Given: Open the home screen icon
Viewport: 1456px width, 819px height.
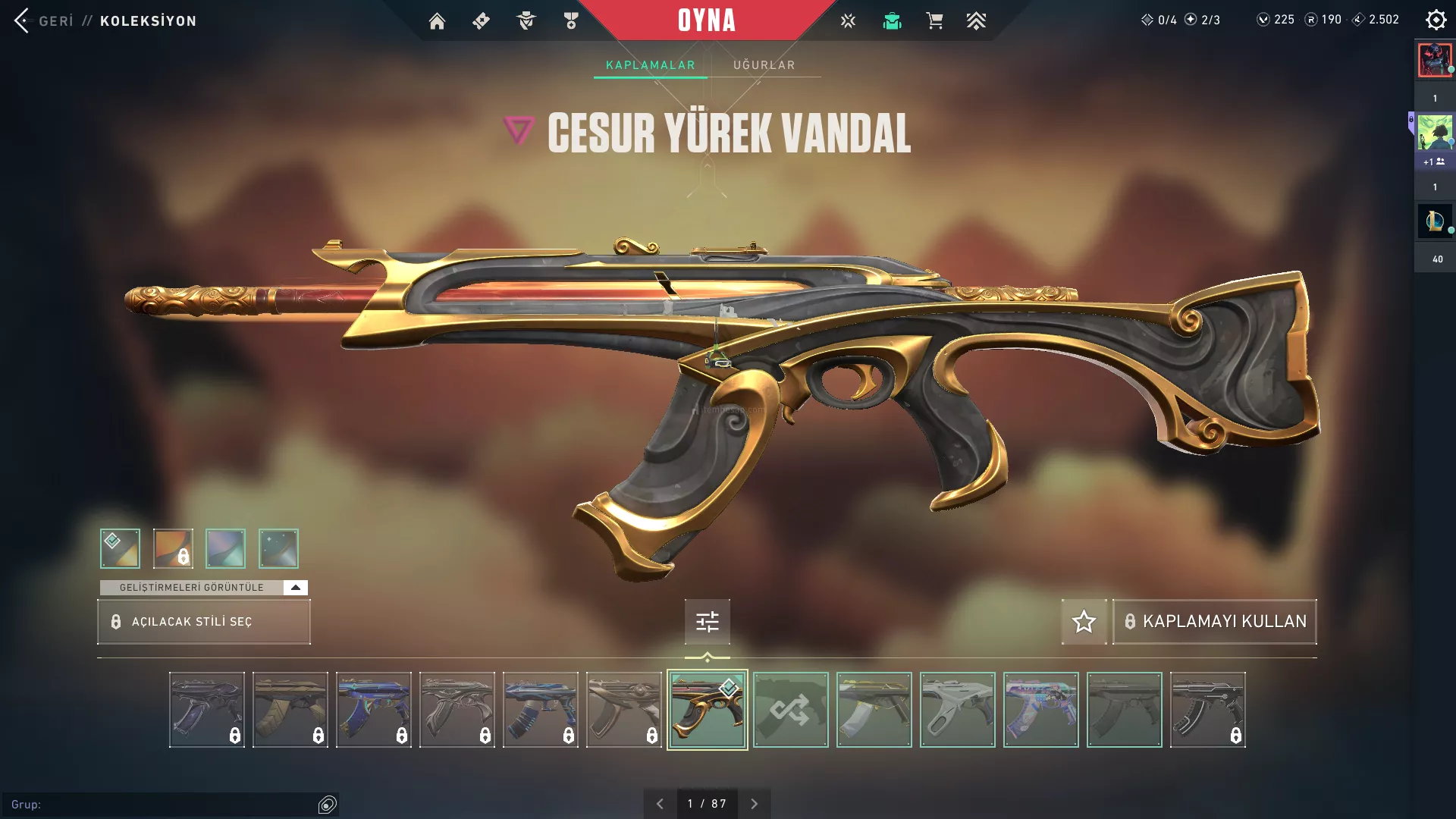Looking at the screenshot, I should (x=437, y=21).
